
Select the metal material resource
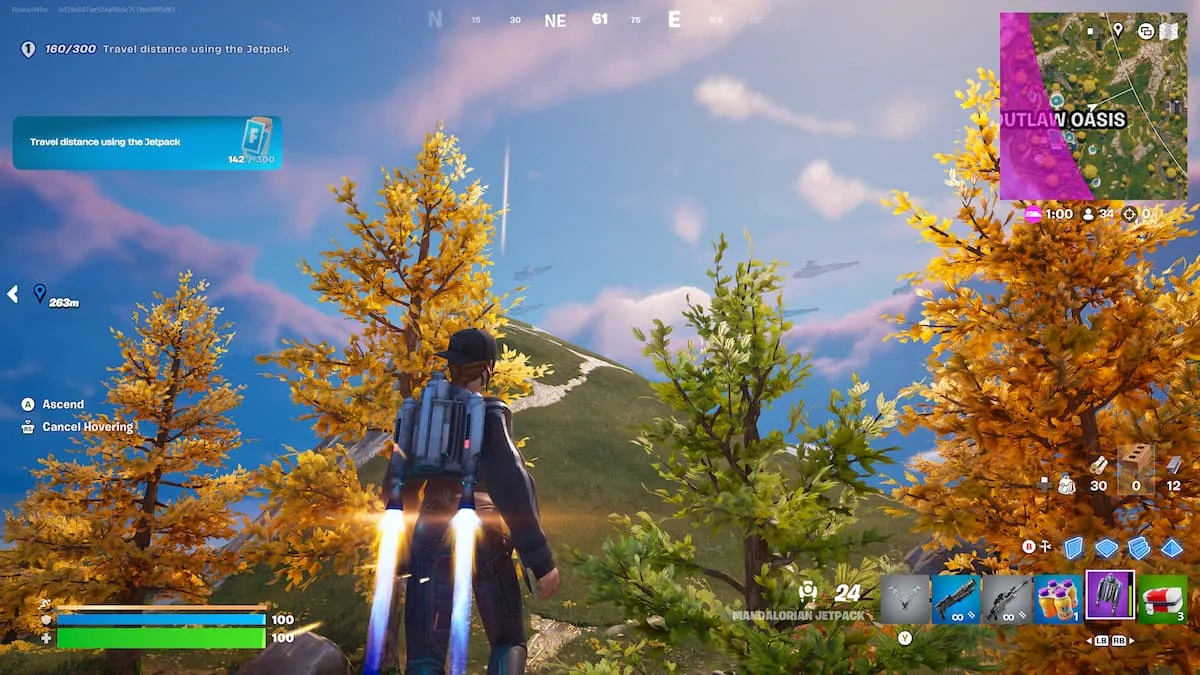[1174, 465]
